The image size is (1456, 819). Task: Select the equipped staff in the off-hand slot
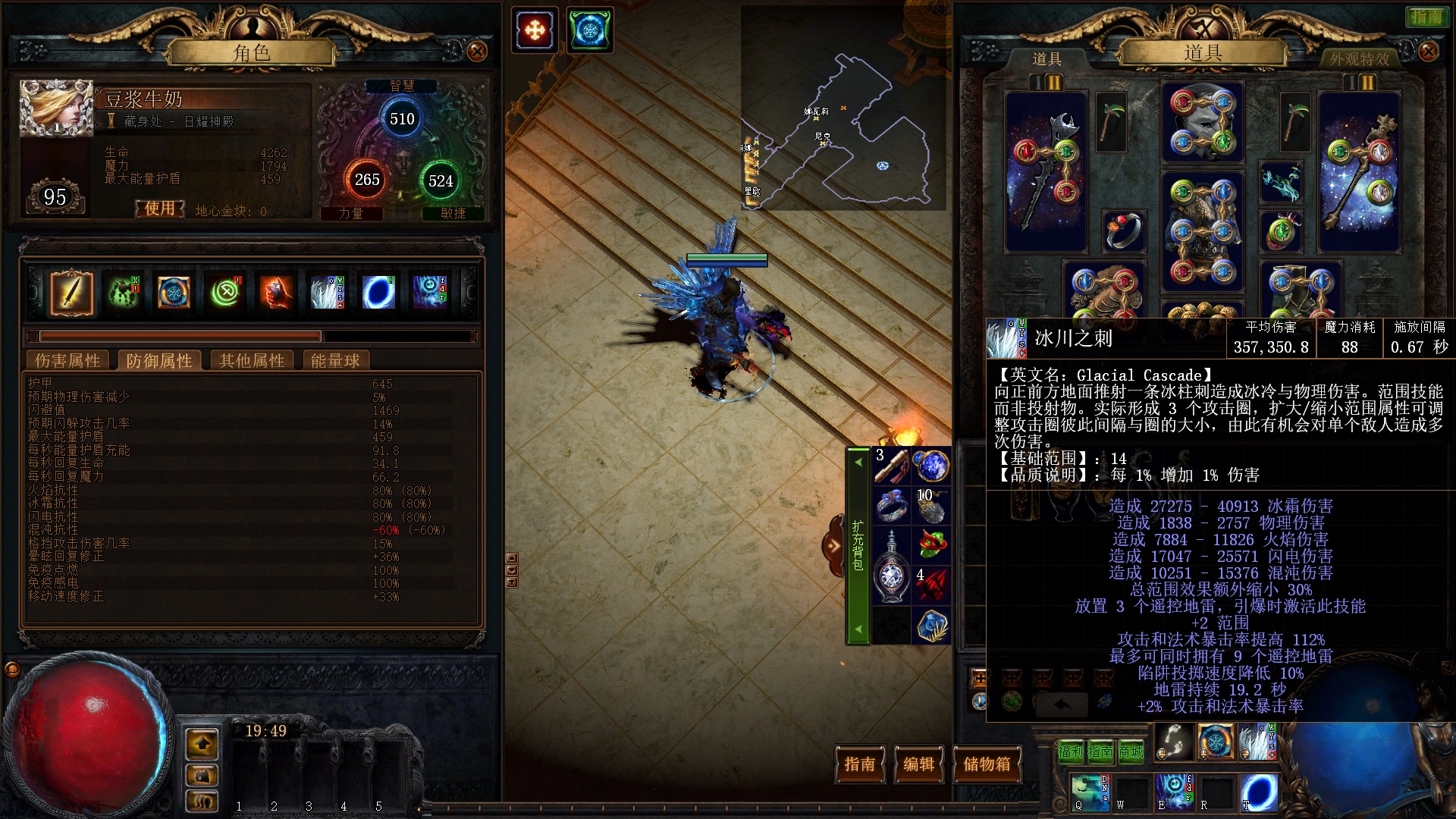tap(1359, 173)
